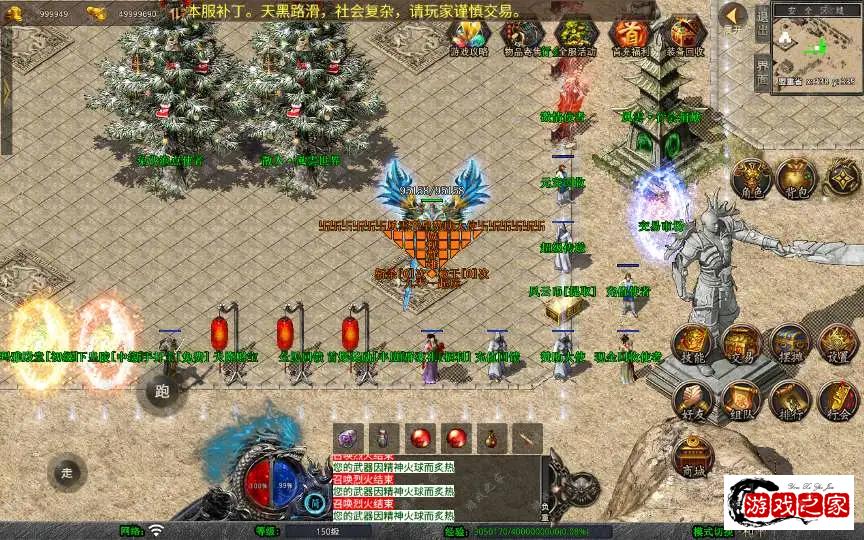Image resolution: width=864 pixels, height=540 pixels.
Task: Click the 退出 exit button
Action: coord(762,22)
